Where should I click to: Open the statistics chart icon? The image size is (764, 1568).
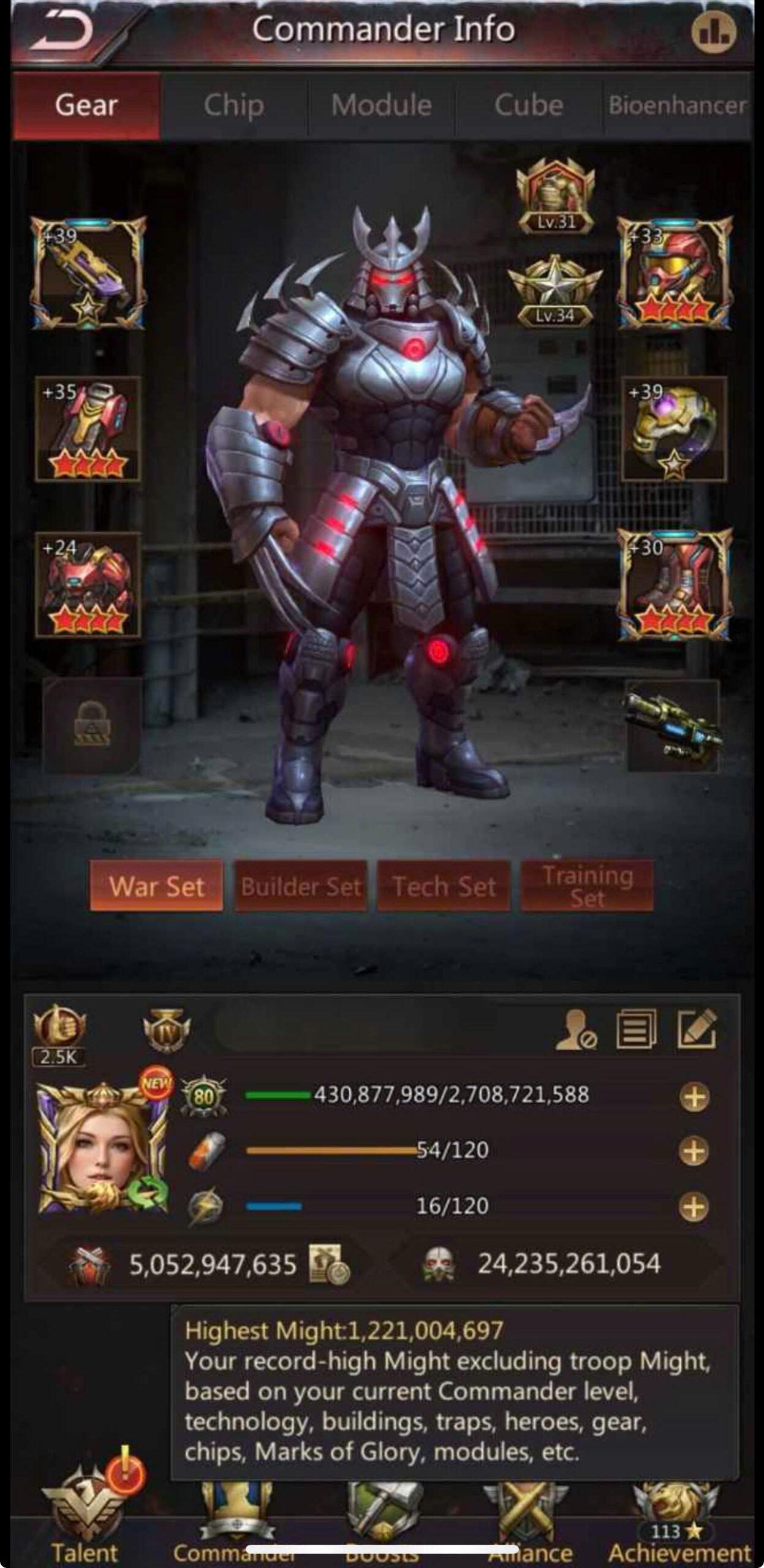coord(714,32)
